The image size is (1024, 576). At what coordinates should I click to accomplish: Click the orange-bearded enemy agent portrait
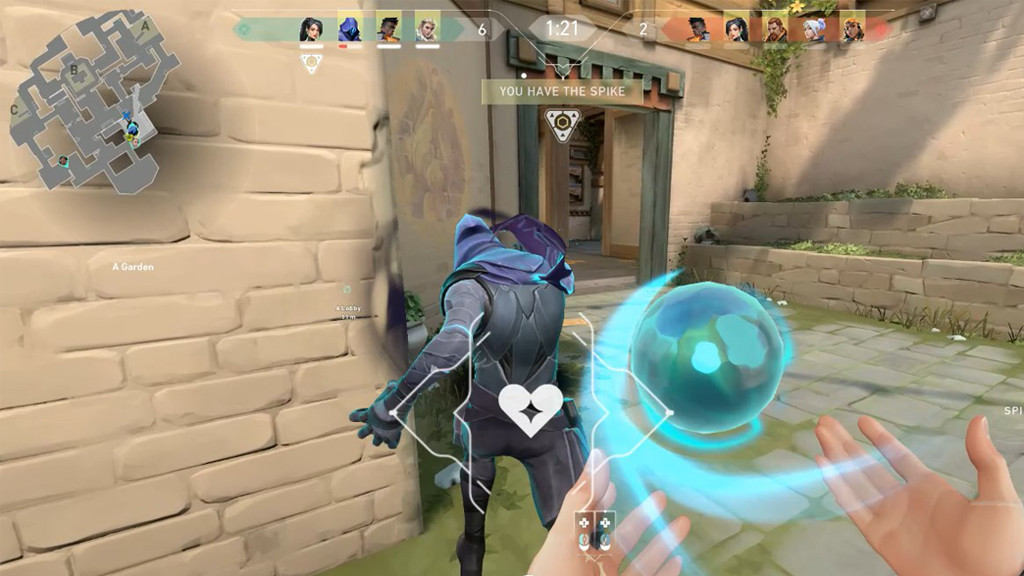click(776, 29)
